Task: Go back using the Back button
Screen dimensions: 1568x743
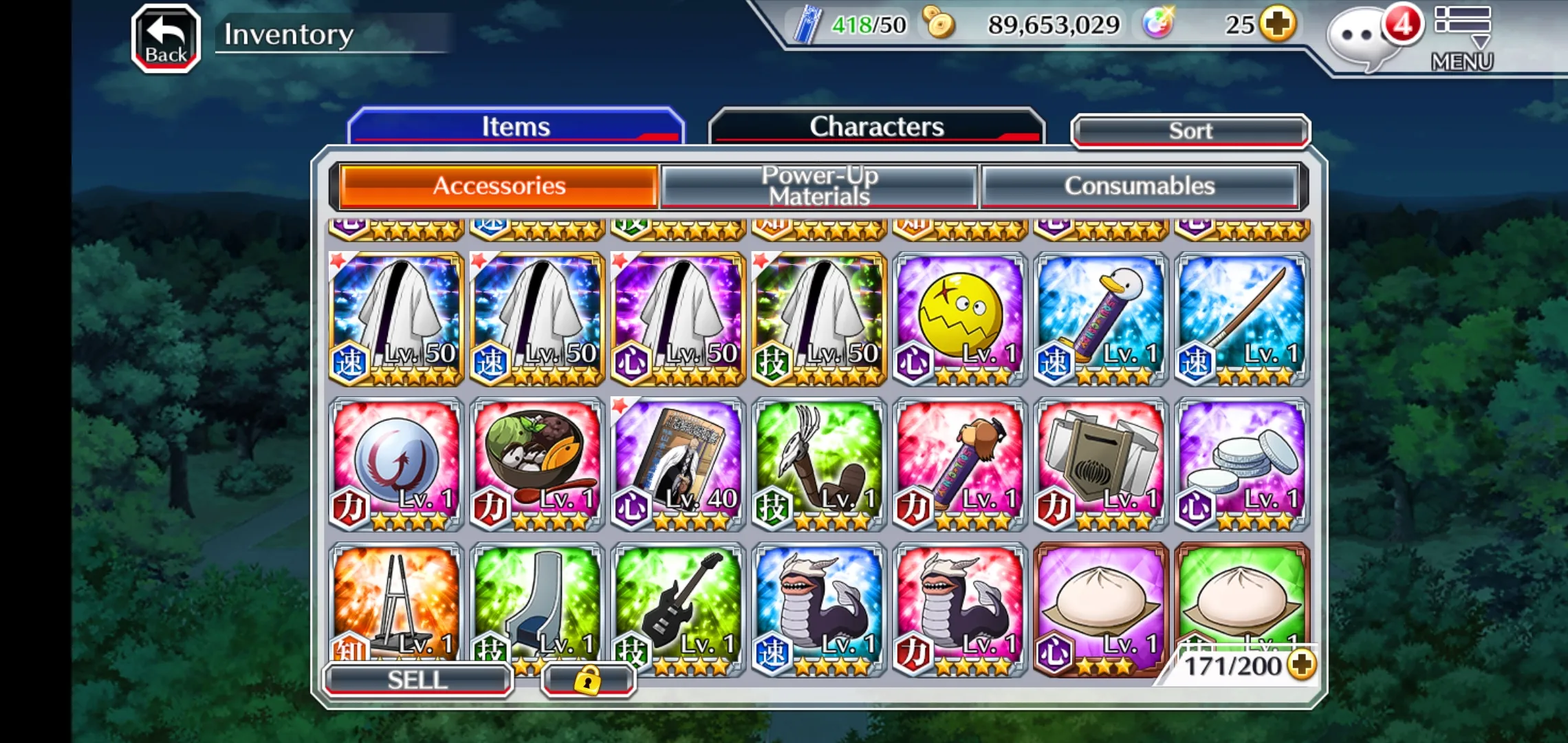Action: point(166,39)
